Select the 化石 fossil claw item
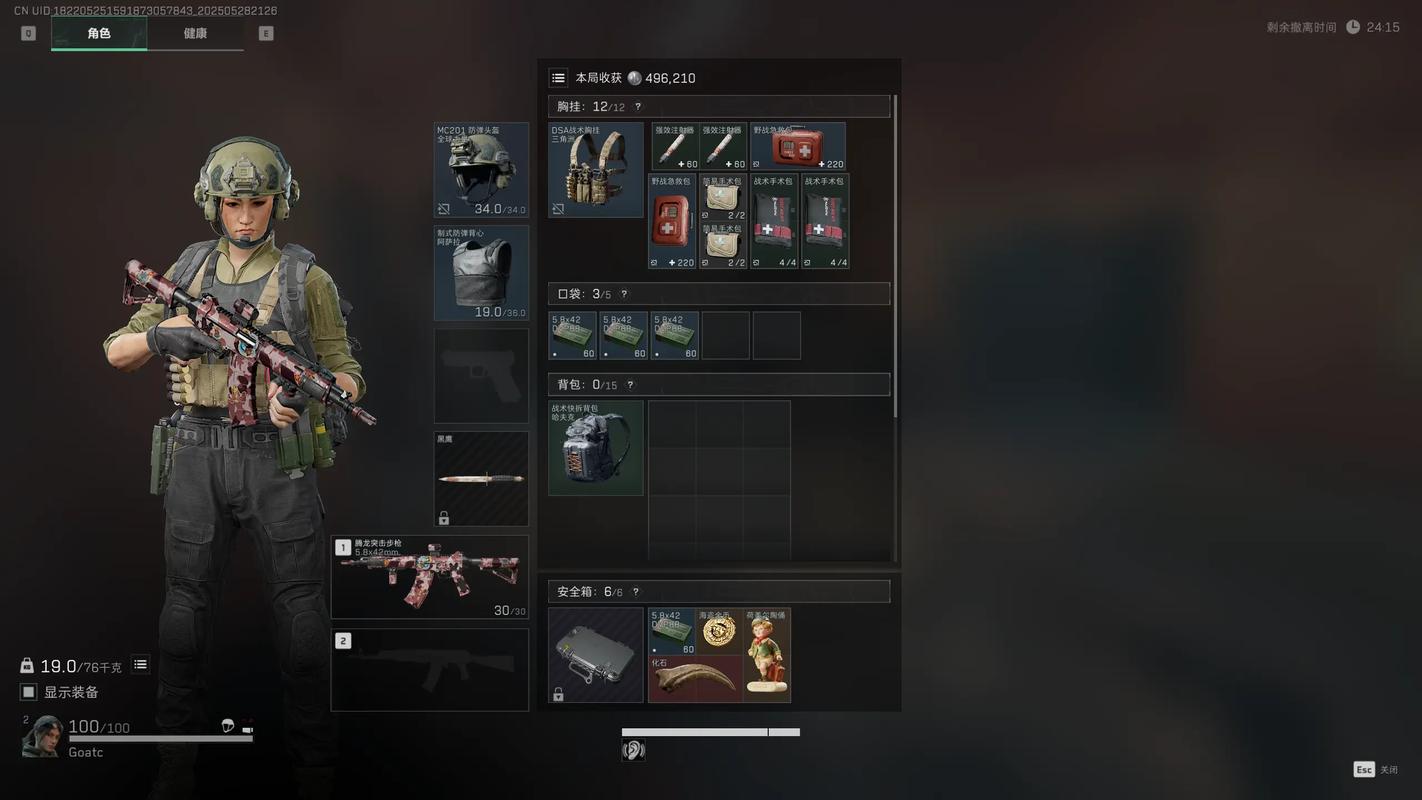 695,679
